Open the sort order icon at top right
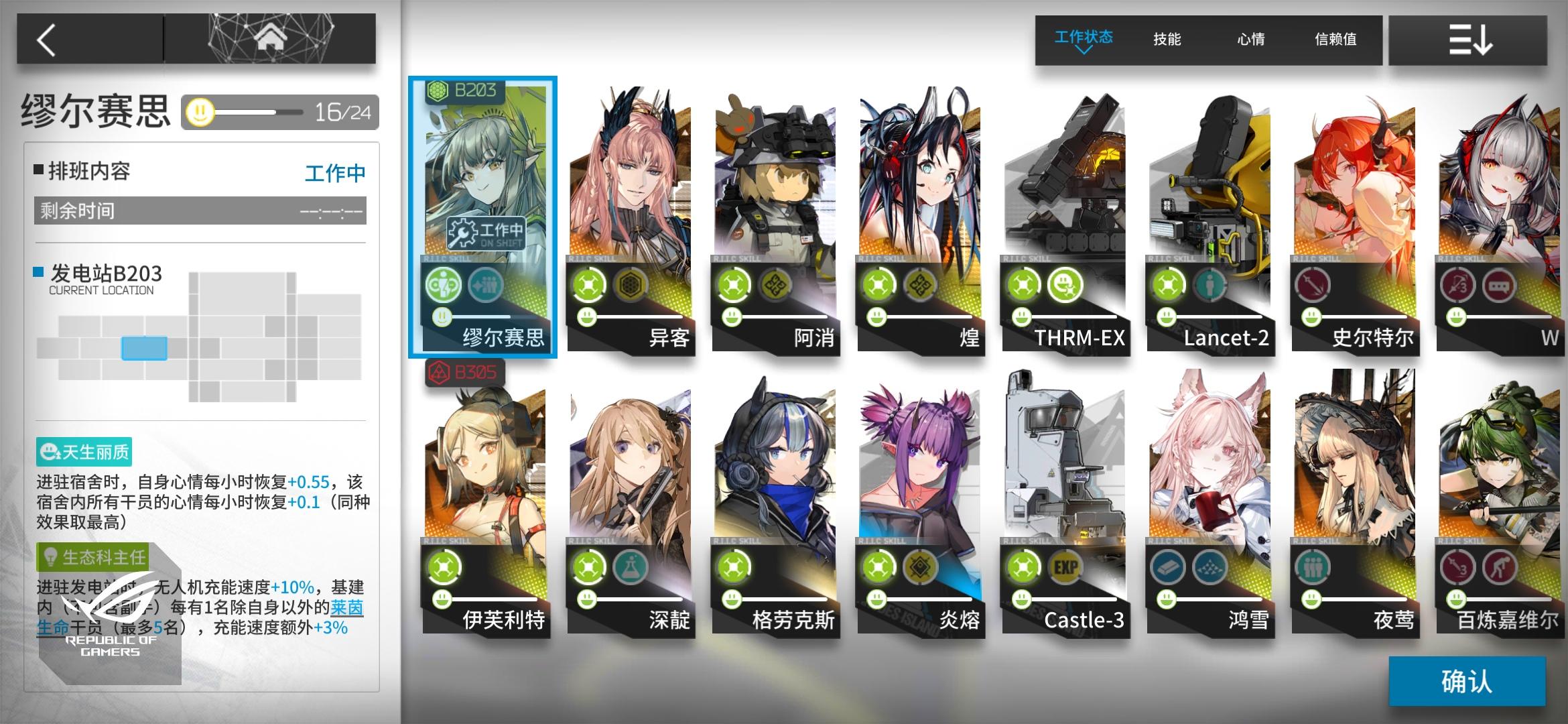The image size is (1568, 724). 1467,40
